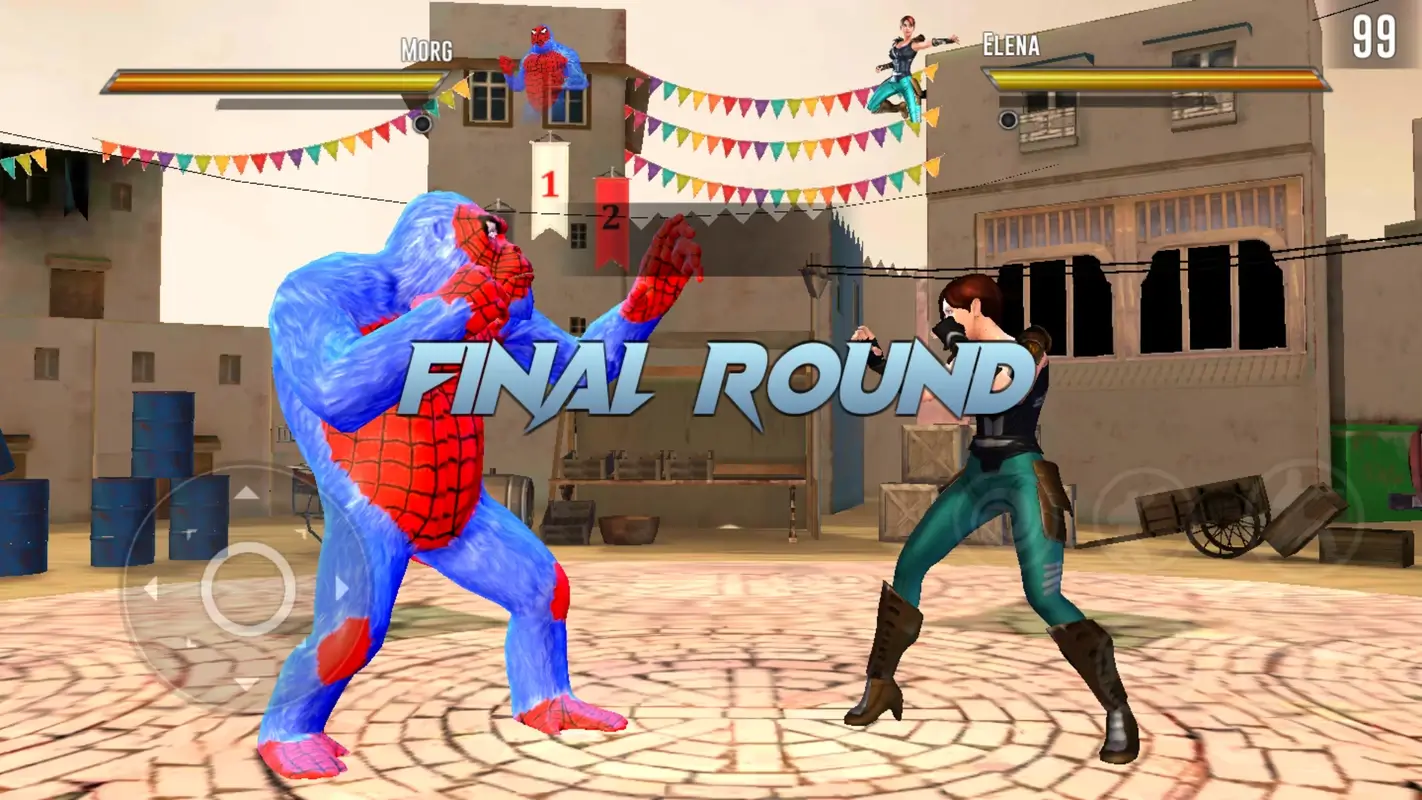Tap the circular power-meter icon under Morg's health bar

click(x=424, y=126)
